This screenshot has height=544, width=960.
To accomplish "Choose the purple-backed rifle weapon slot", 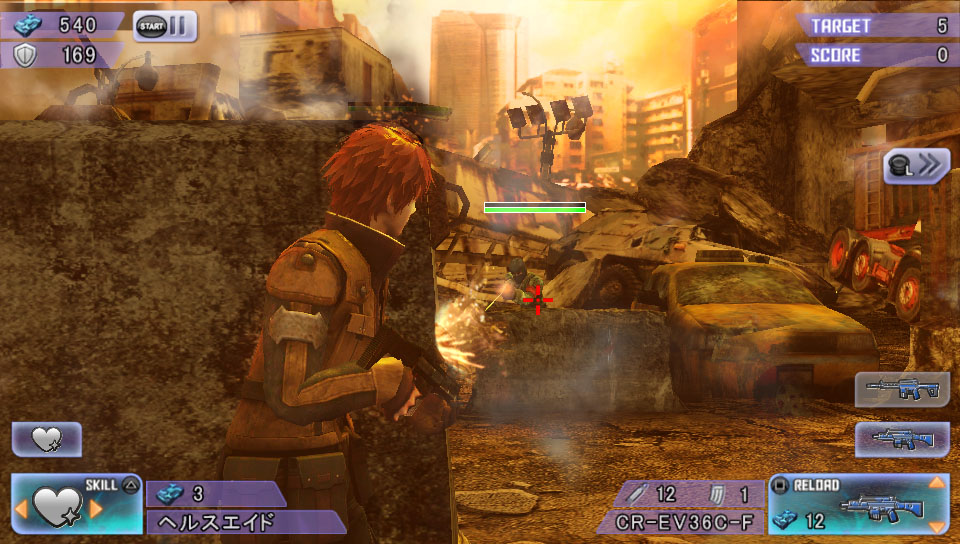I will pos(902,439).
